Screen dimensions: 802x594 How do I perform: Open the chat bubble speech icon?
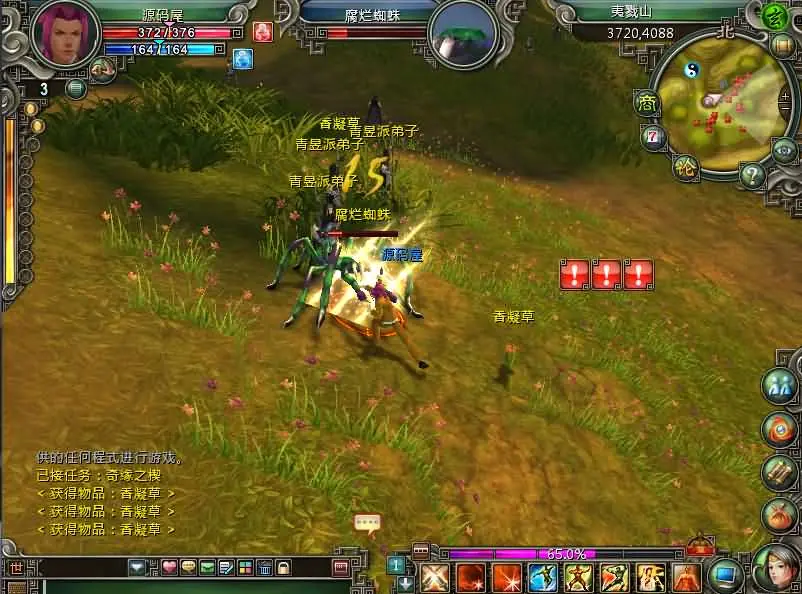click(x=367, y=523)
